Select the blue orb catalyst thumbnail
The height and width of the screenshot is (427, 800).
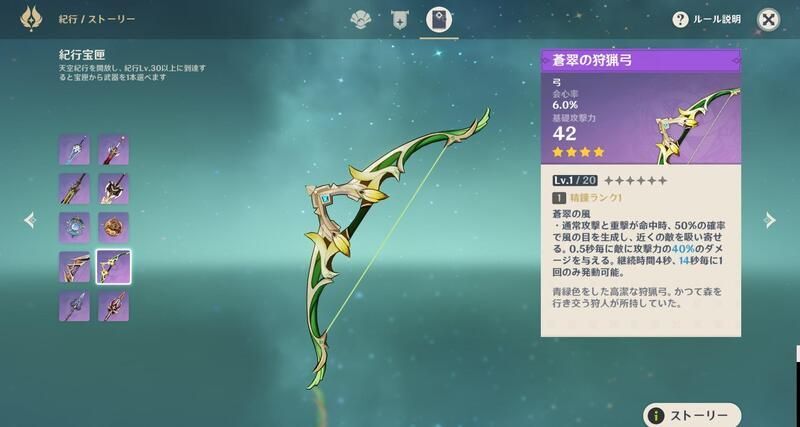(74, 227)
